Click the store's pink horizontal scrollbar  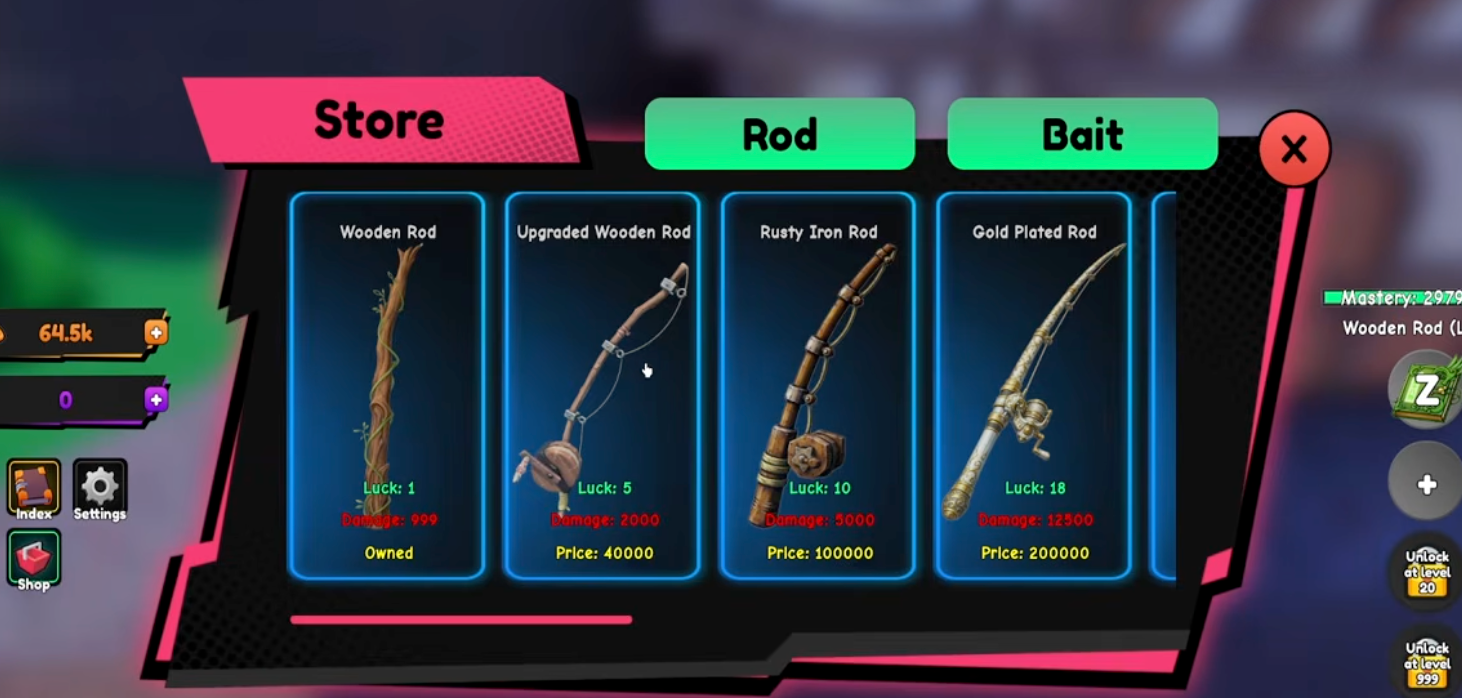461,620
